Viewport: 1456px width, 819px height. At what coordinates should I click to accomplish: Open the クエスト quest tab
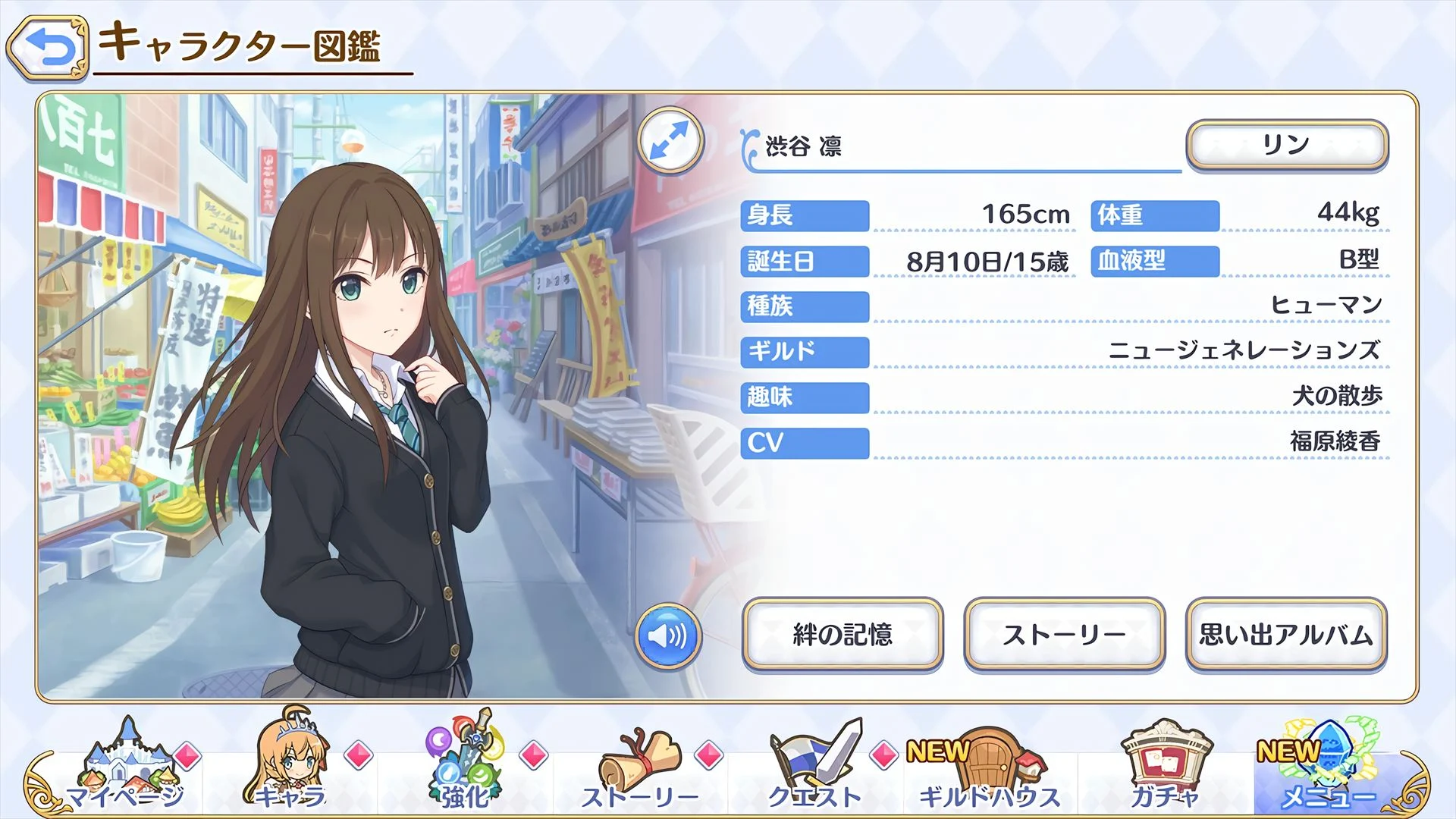coord(815,766)
